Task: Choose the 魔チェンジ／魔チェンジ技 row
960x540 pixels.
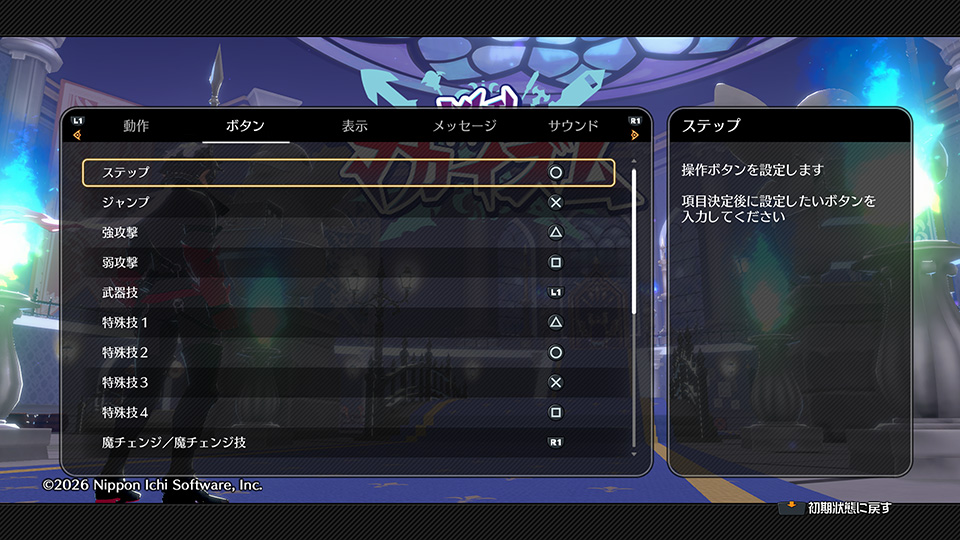Action: (348, 442)
